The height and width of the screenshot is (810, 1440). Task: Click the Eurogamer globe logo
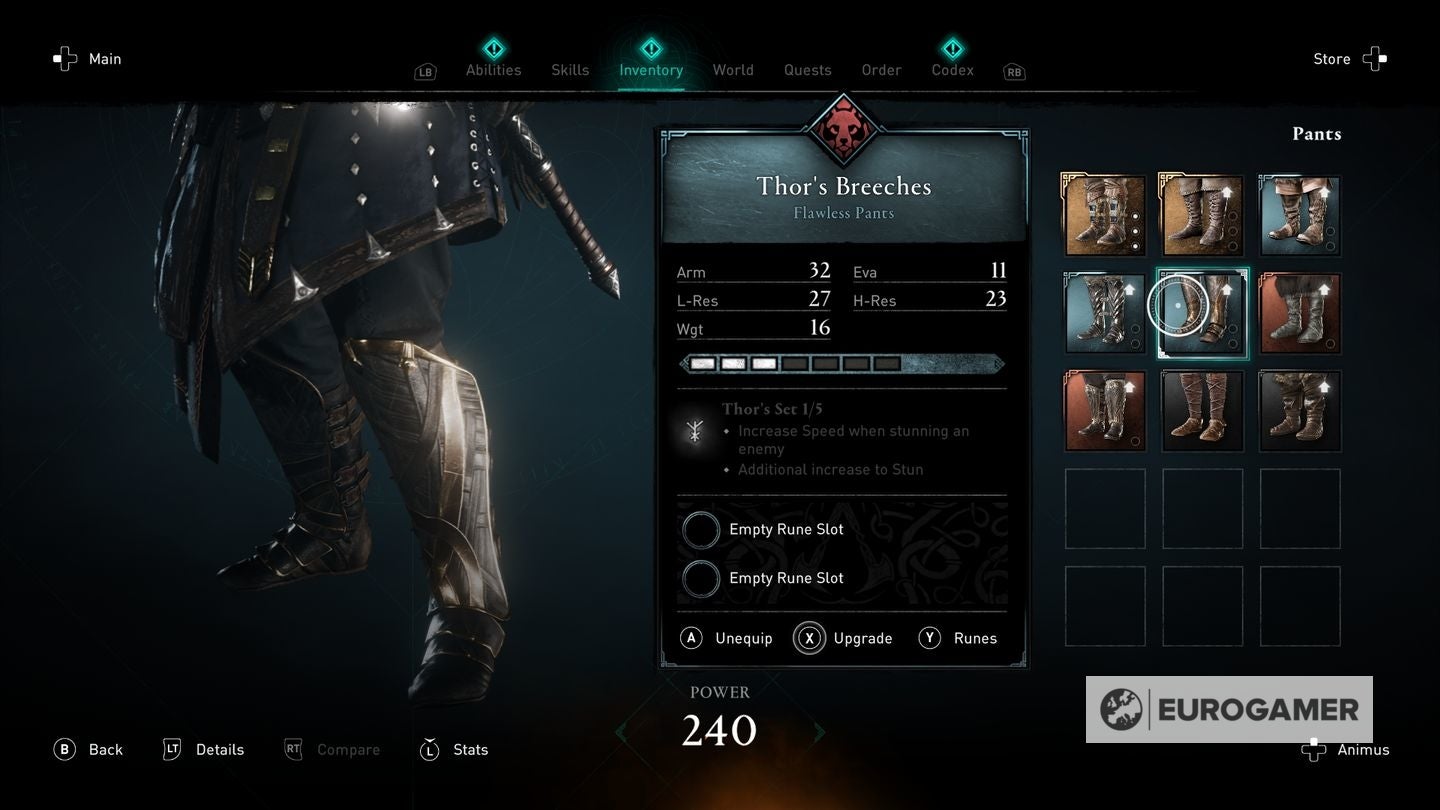pos(1122,708)
